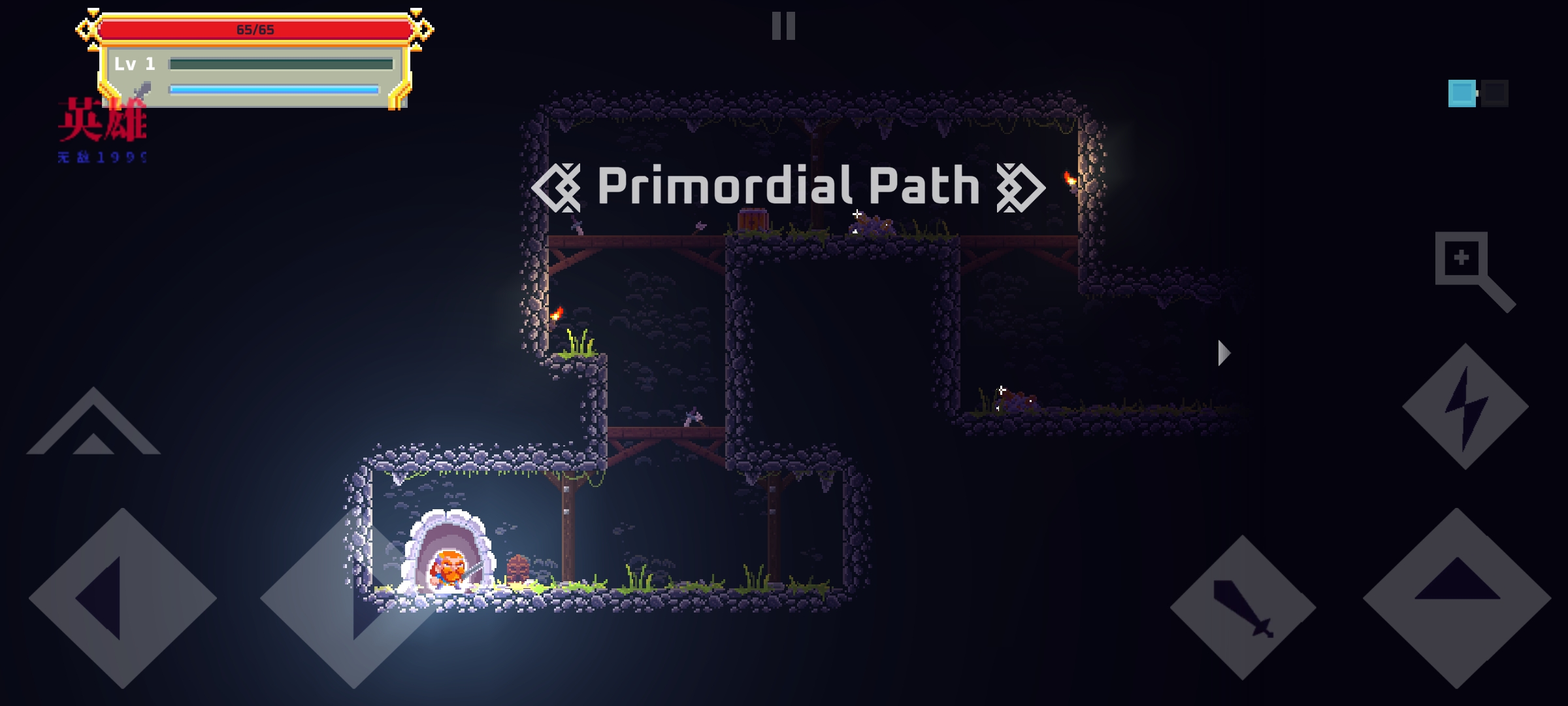Tap the jump up-arrow button

[x=1456, y=598]
